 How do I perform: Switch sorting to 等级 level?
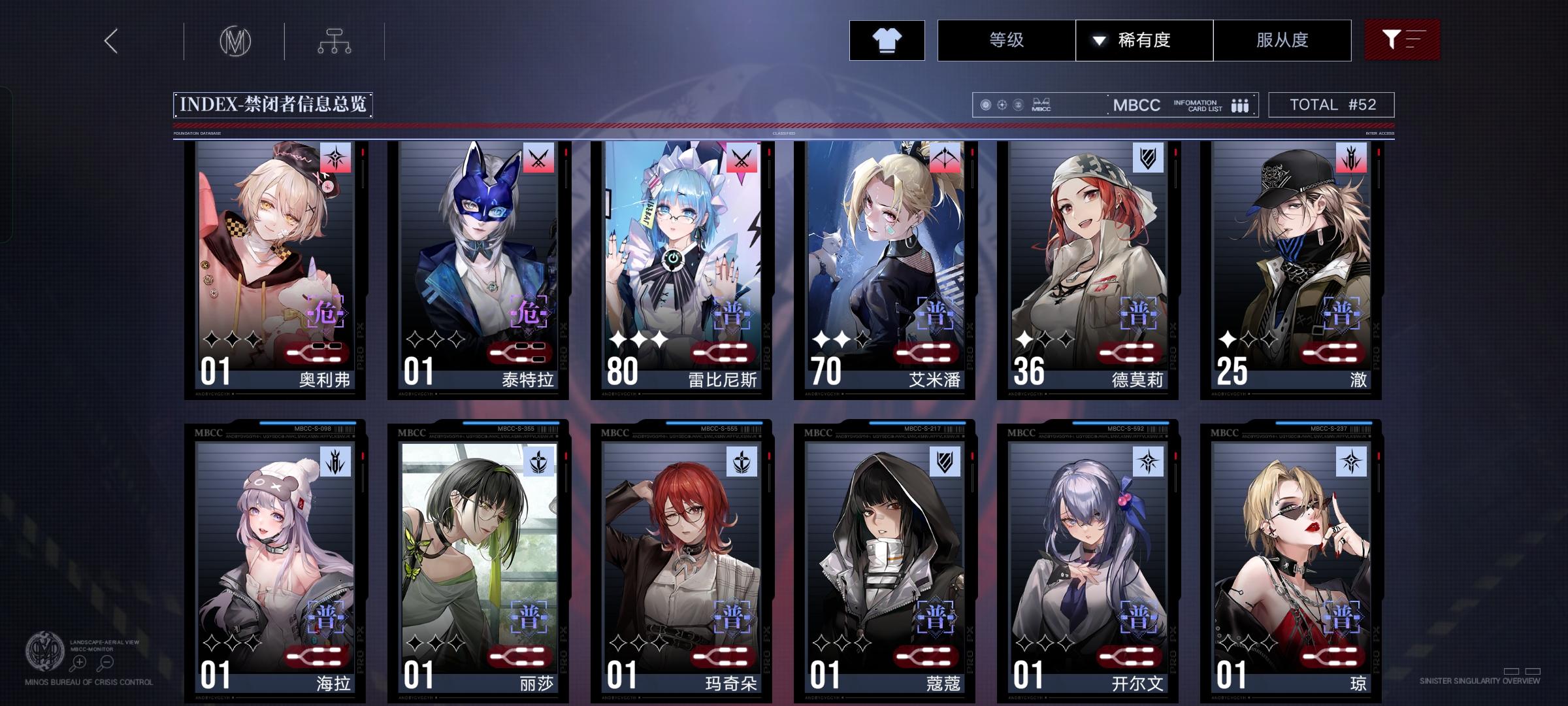tap(1005, 40)
